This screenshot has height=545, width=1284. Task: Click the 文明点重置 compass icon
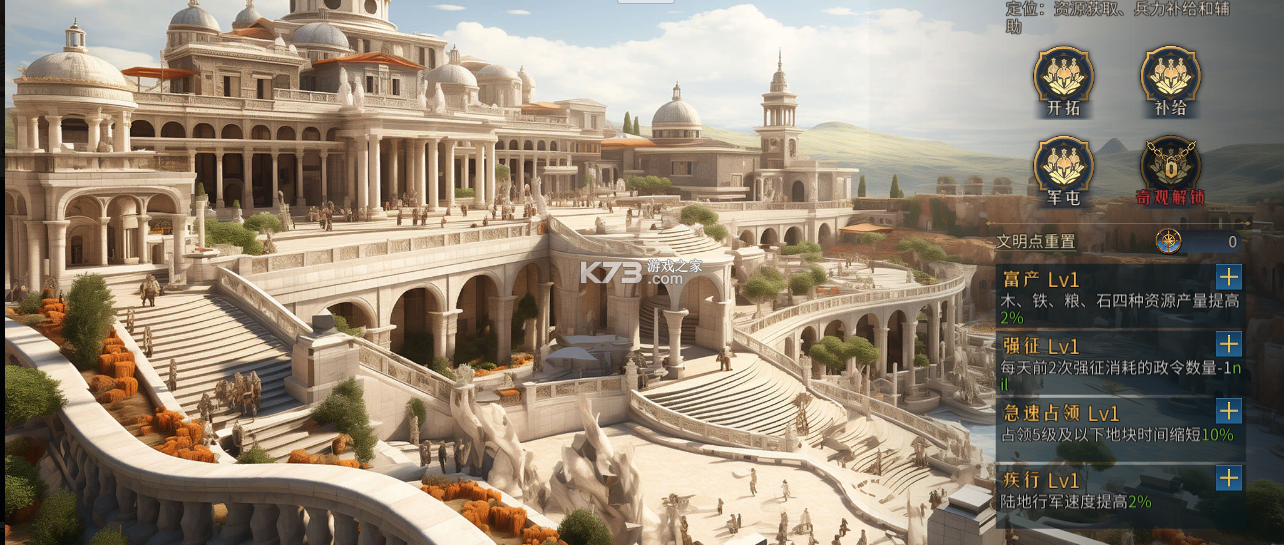(1168, 241)
